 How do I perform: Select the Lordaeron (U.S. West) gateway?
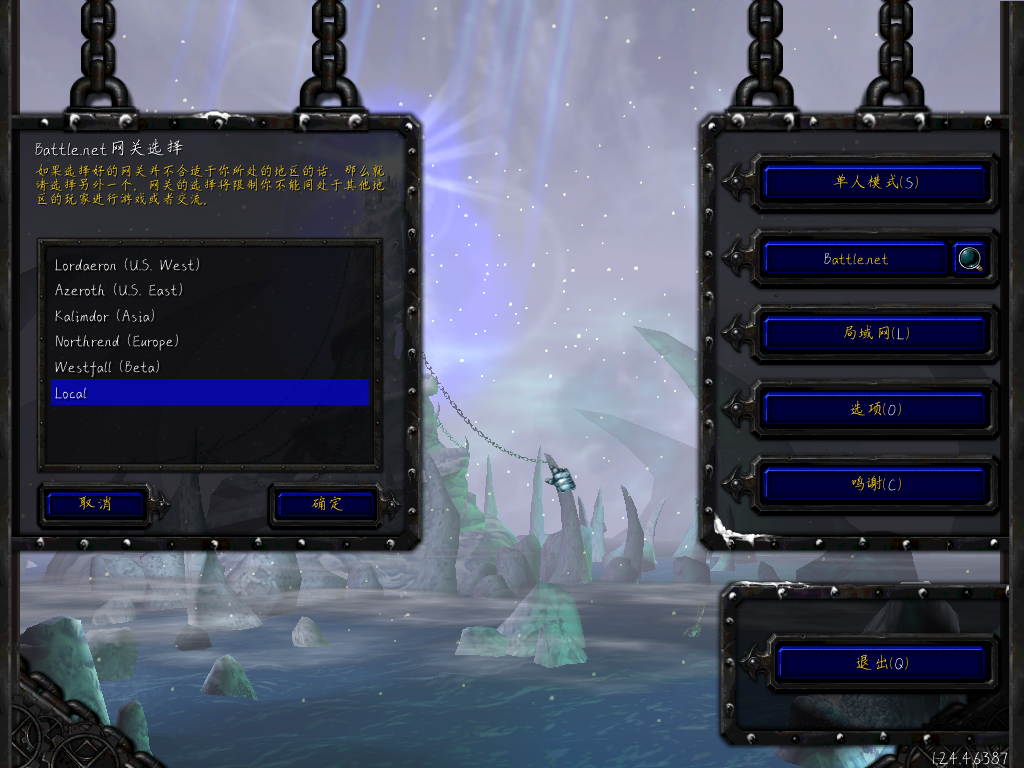coord(128,265)
